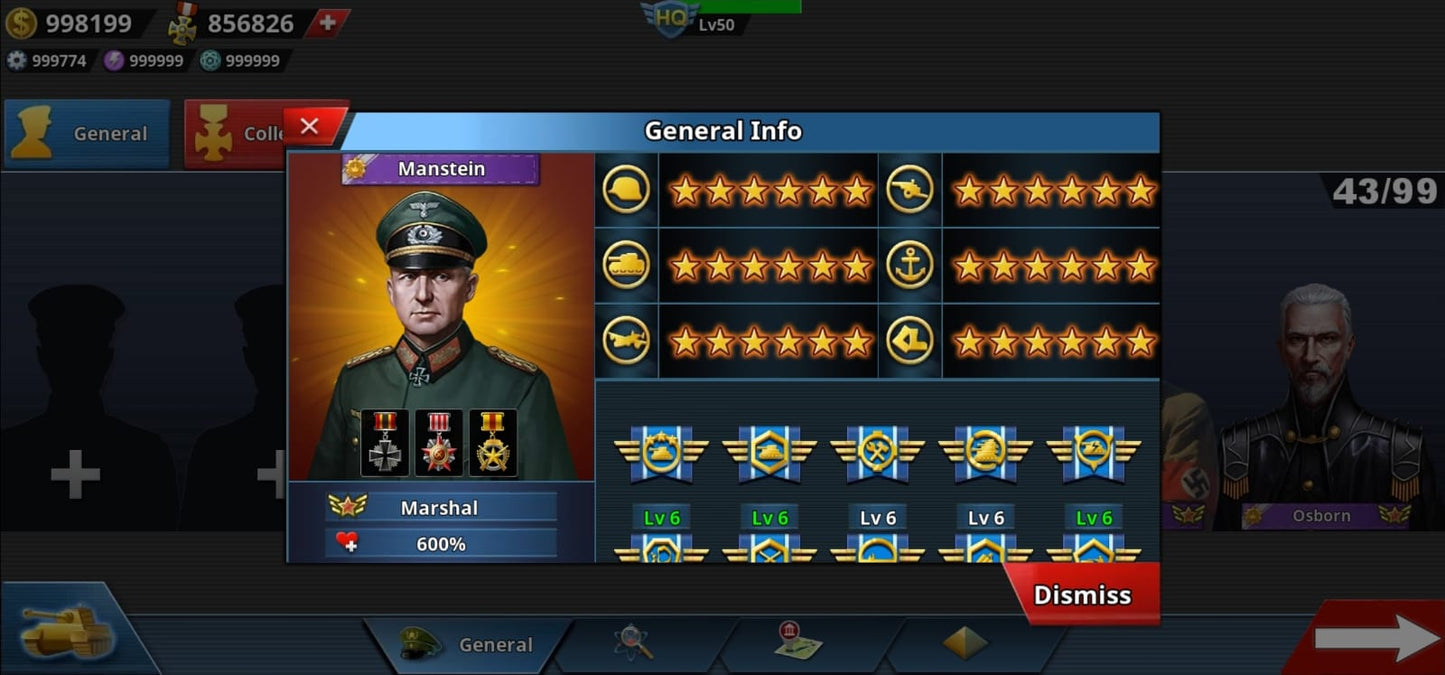Select the General cap tab in bottom bar
1445x675 pixels.
coord(468,644)
